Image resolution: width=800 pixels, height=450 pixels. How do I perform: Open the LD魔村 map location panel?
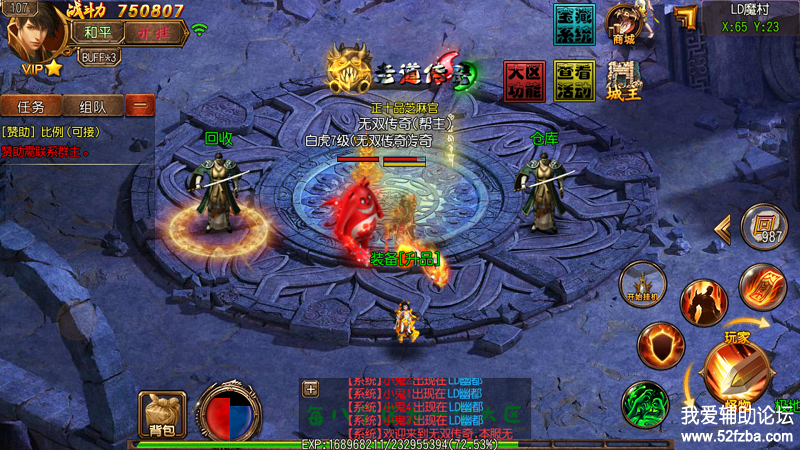[x=754, y=18]
